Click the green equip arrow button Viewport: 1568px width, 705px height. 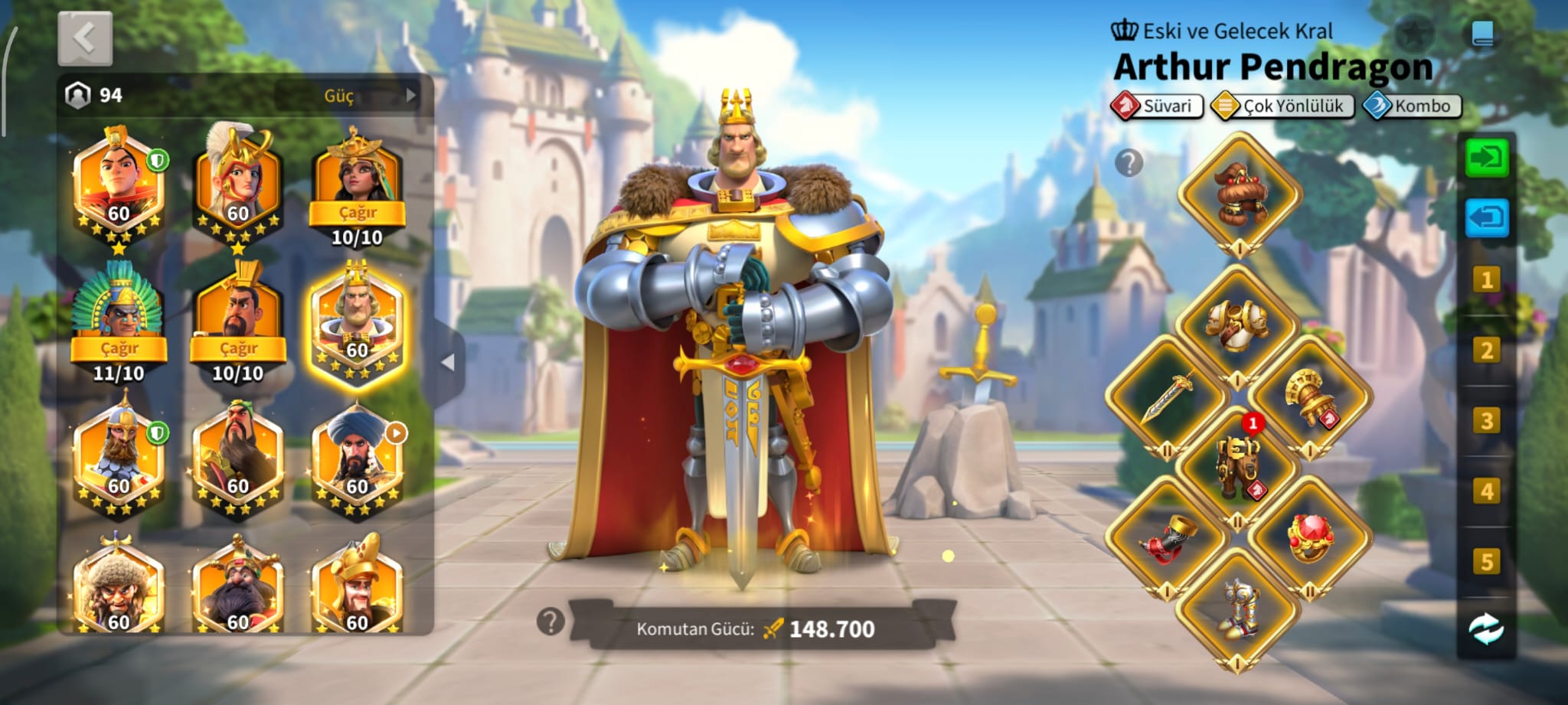[1486, 158]
